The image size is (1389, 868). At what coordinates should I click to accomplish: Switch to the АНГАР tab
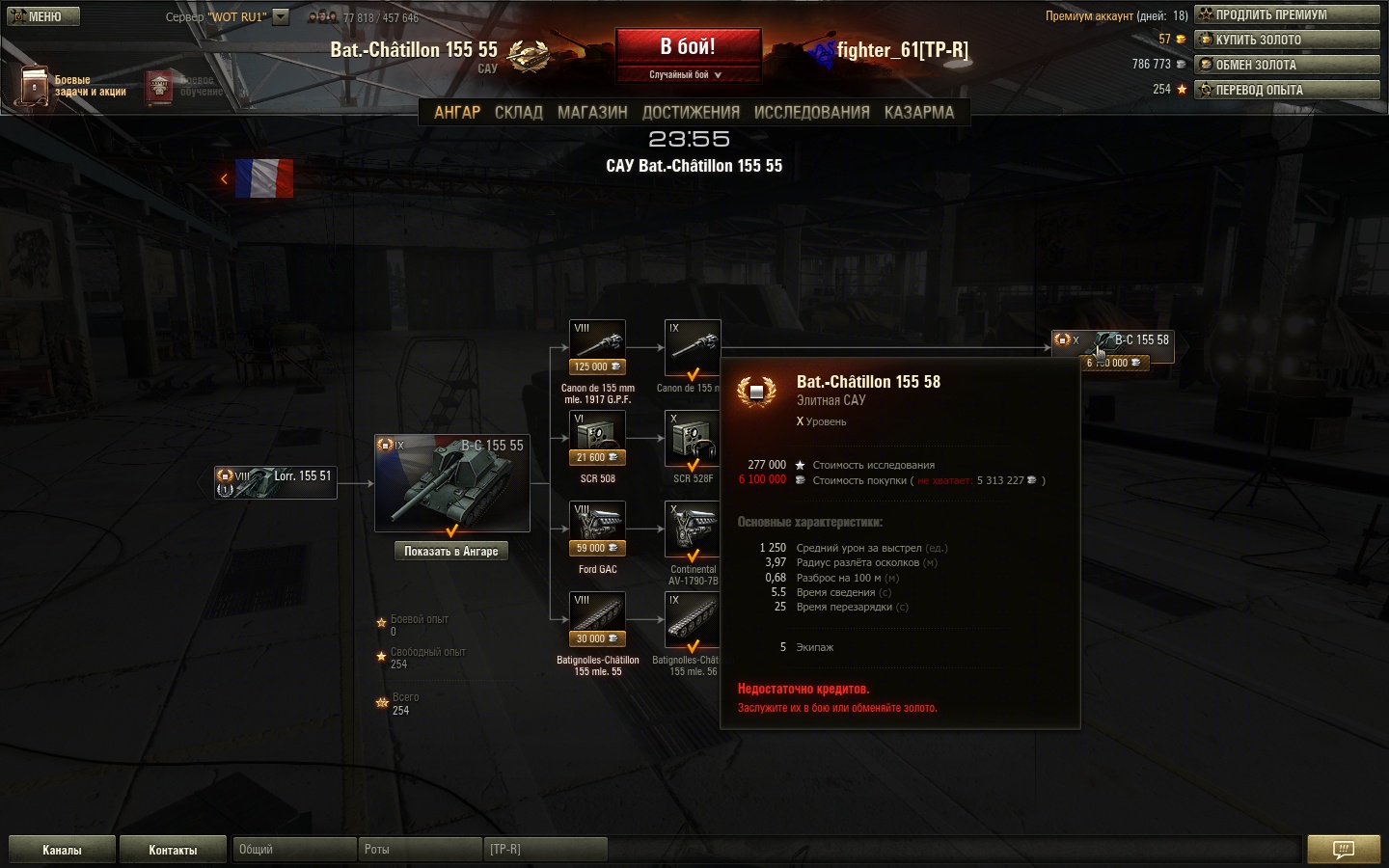pos(457,112)
